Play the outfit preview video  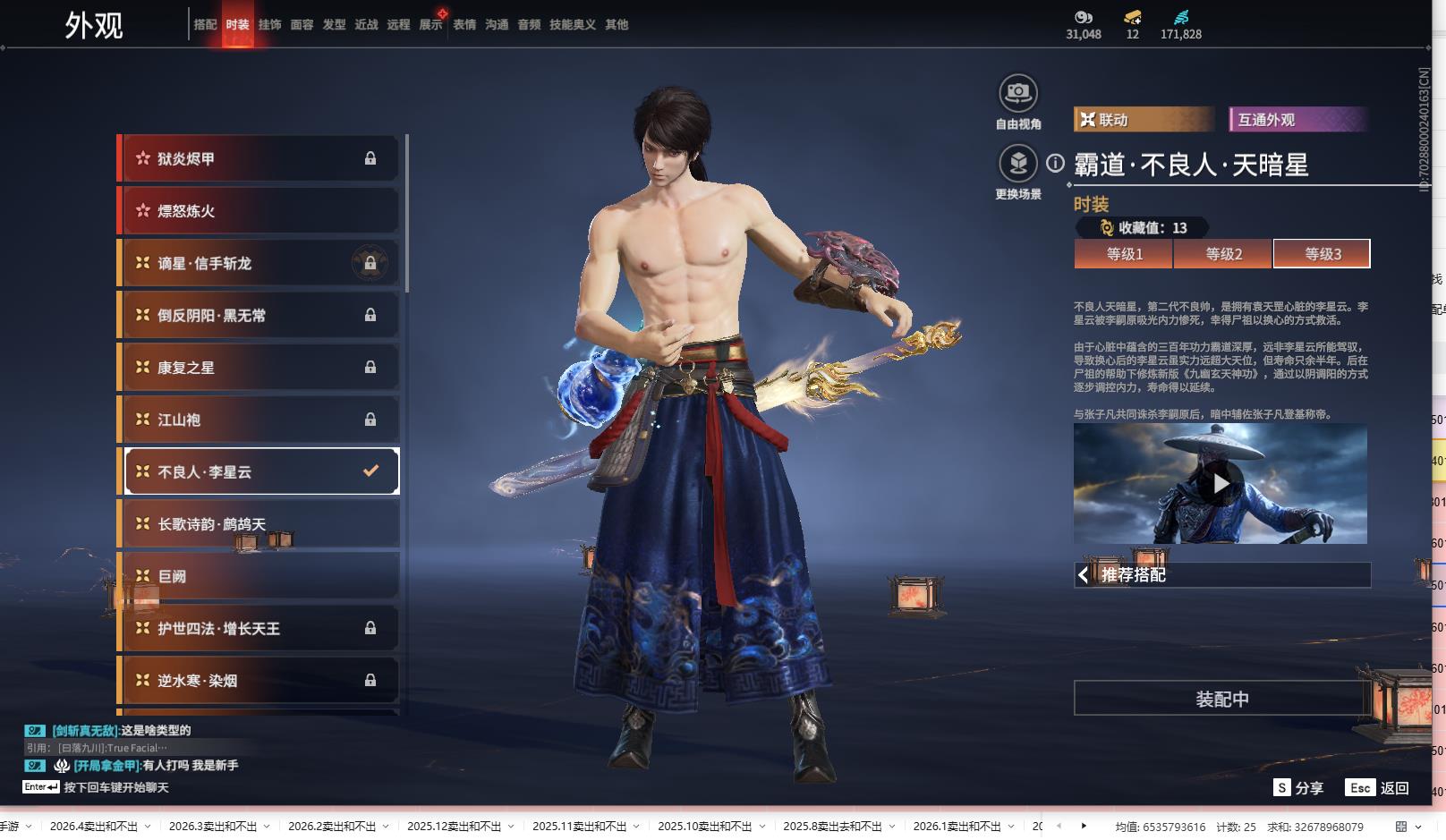click(x=1221, y=484)
